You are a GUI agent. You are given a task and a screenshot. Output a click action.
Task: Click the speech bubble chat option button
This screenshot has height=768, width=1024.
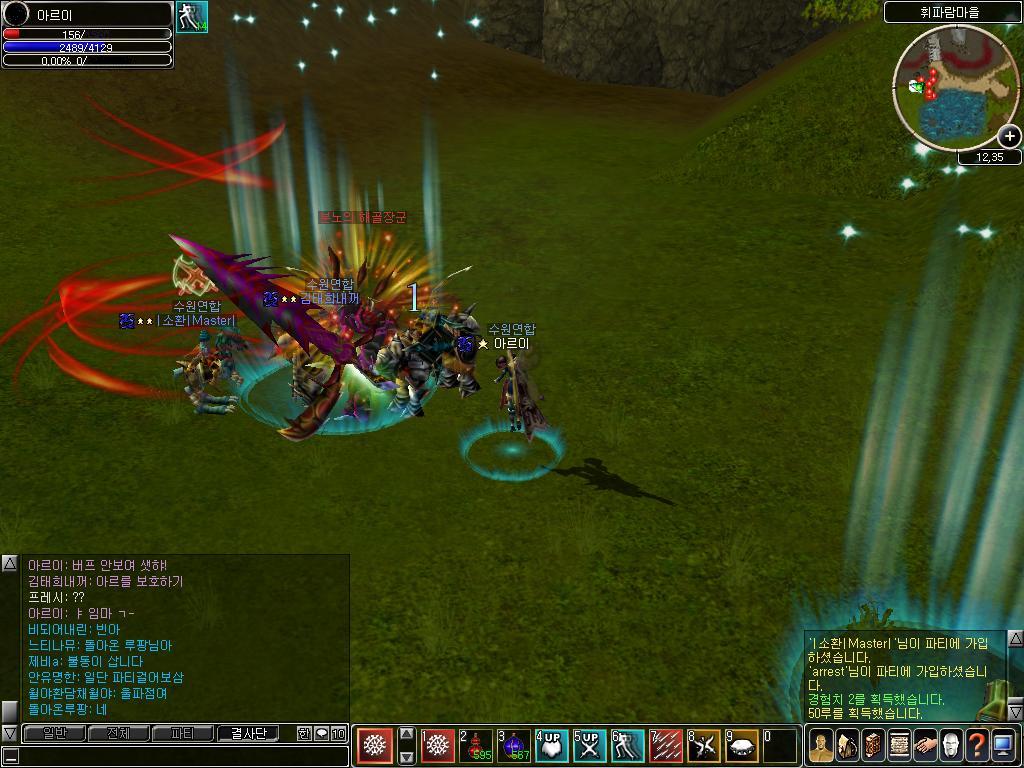click(x=321, y=733)
